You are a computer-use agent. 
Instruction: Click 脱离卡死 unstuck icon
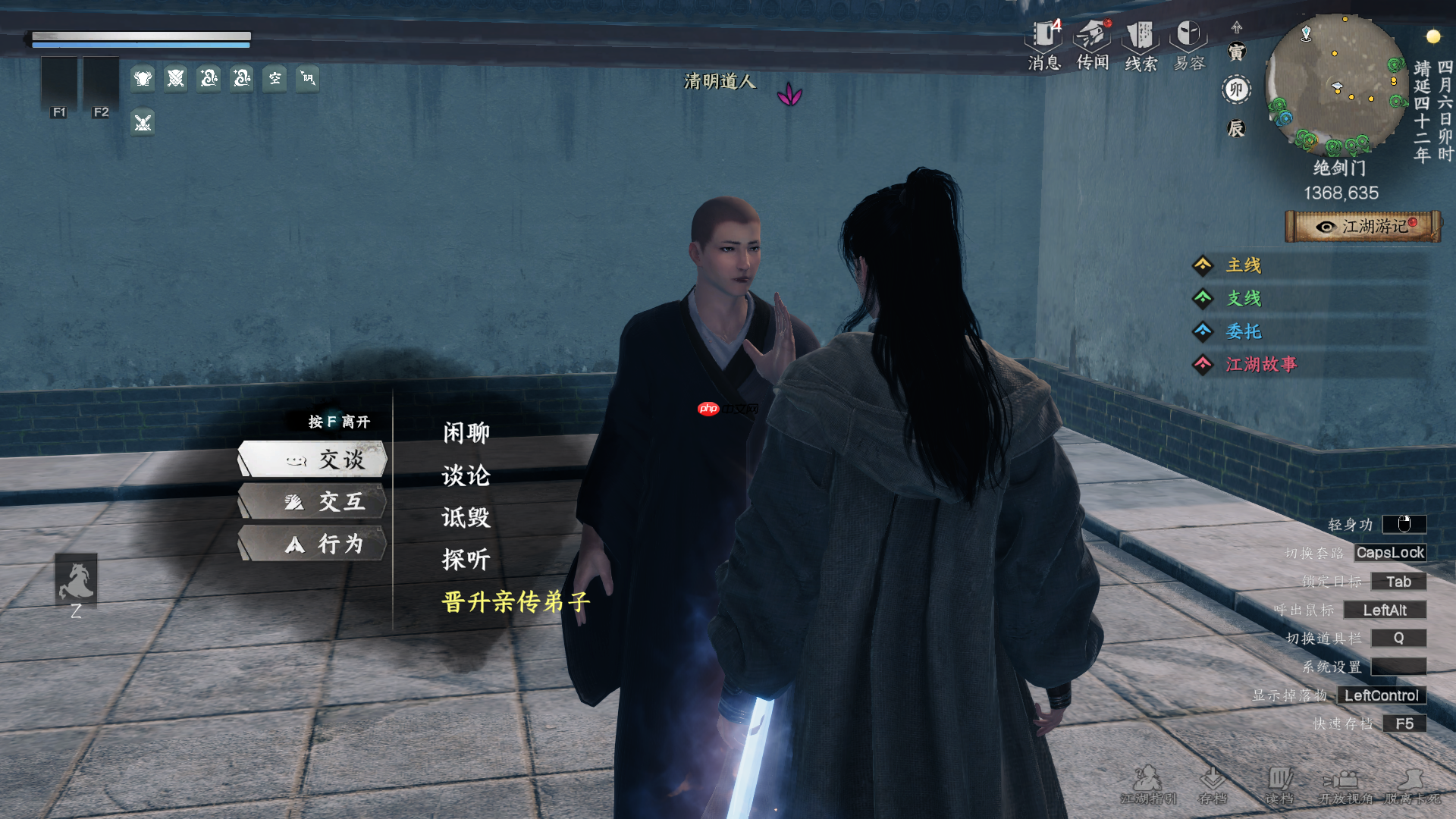1411,781
